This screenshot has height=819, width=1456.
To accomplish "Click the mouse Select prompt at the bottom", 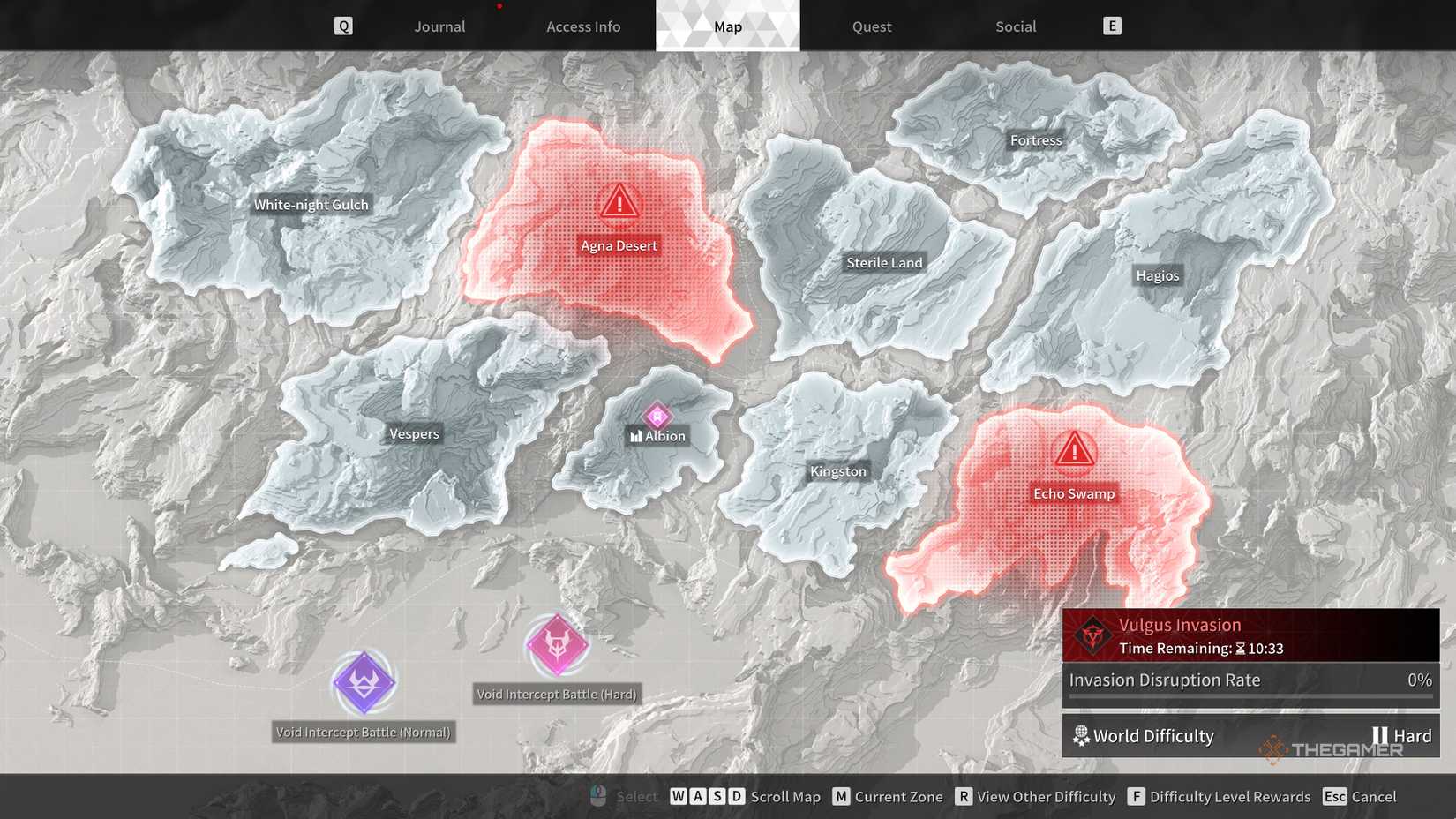I will [x=598, y=795].
